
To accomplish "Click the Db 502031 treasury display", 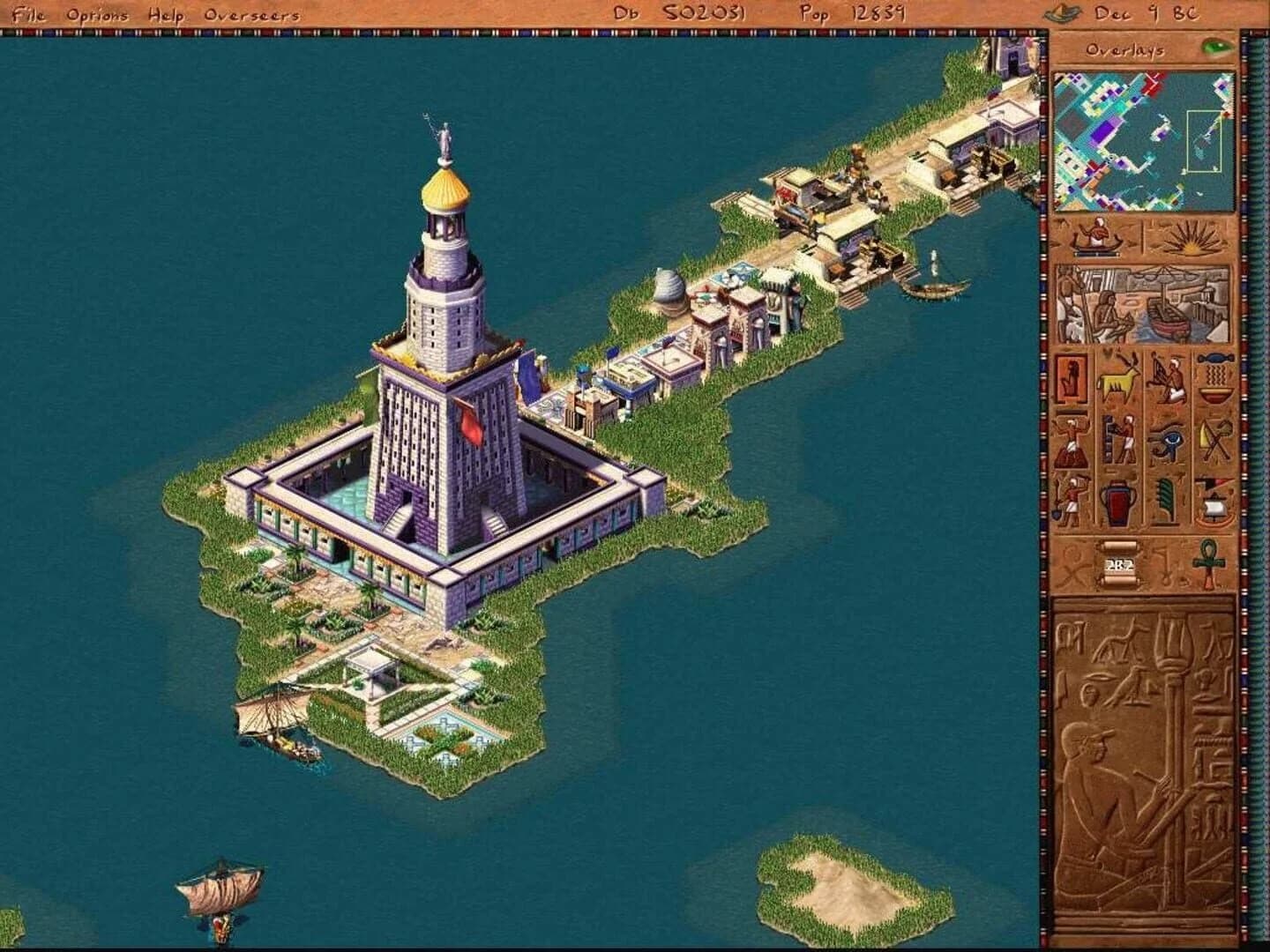I will (x=679, y=13).
